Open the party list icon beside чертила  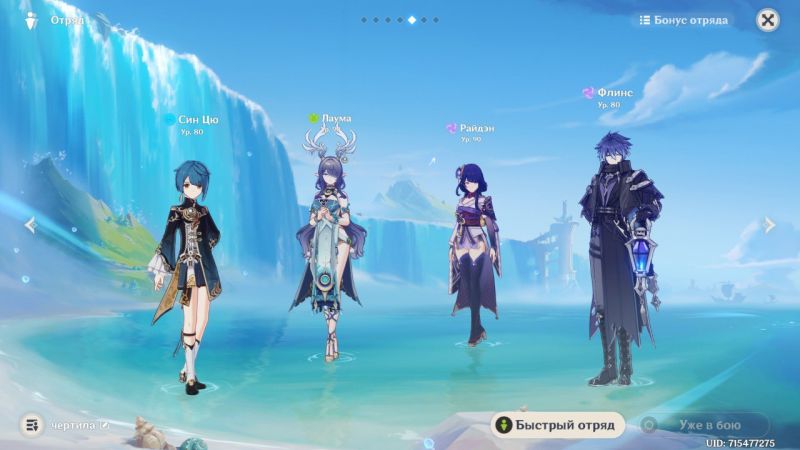(x=32, y=425)
